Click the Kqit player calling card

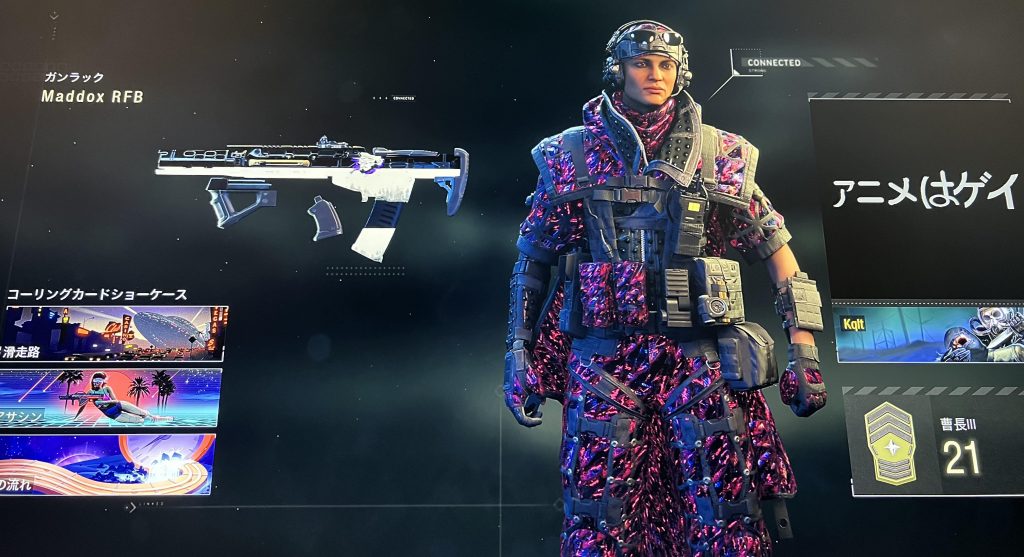928,334
